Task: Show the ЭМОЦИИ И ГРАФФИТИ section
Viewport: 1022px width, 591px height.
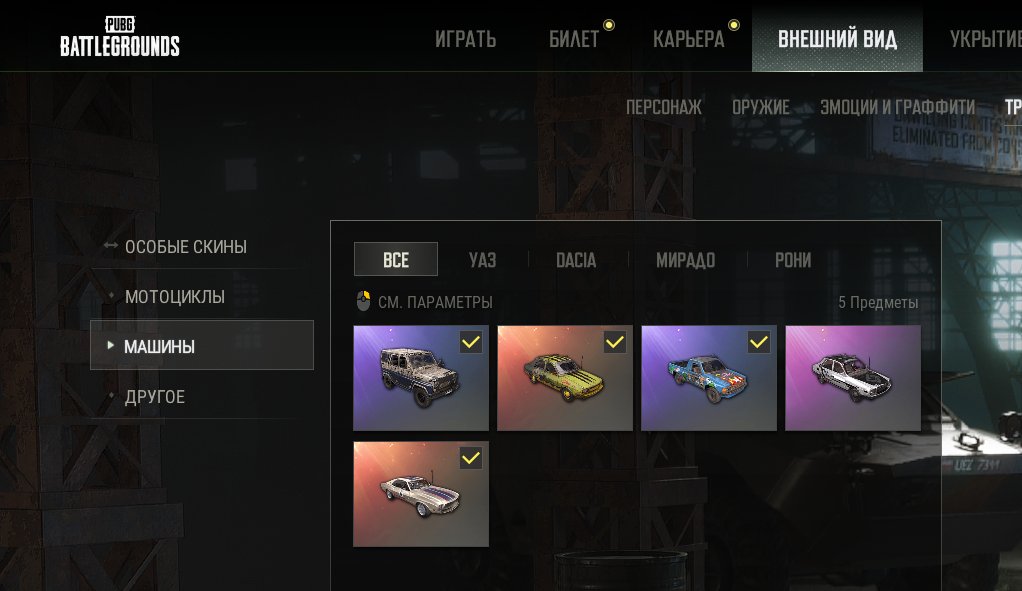Action: (897, 107)
